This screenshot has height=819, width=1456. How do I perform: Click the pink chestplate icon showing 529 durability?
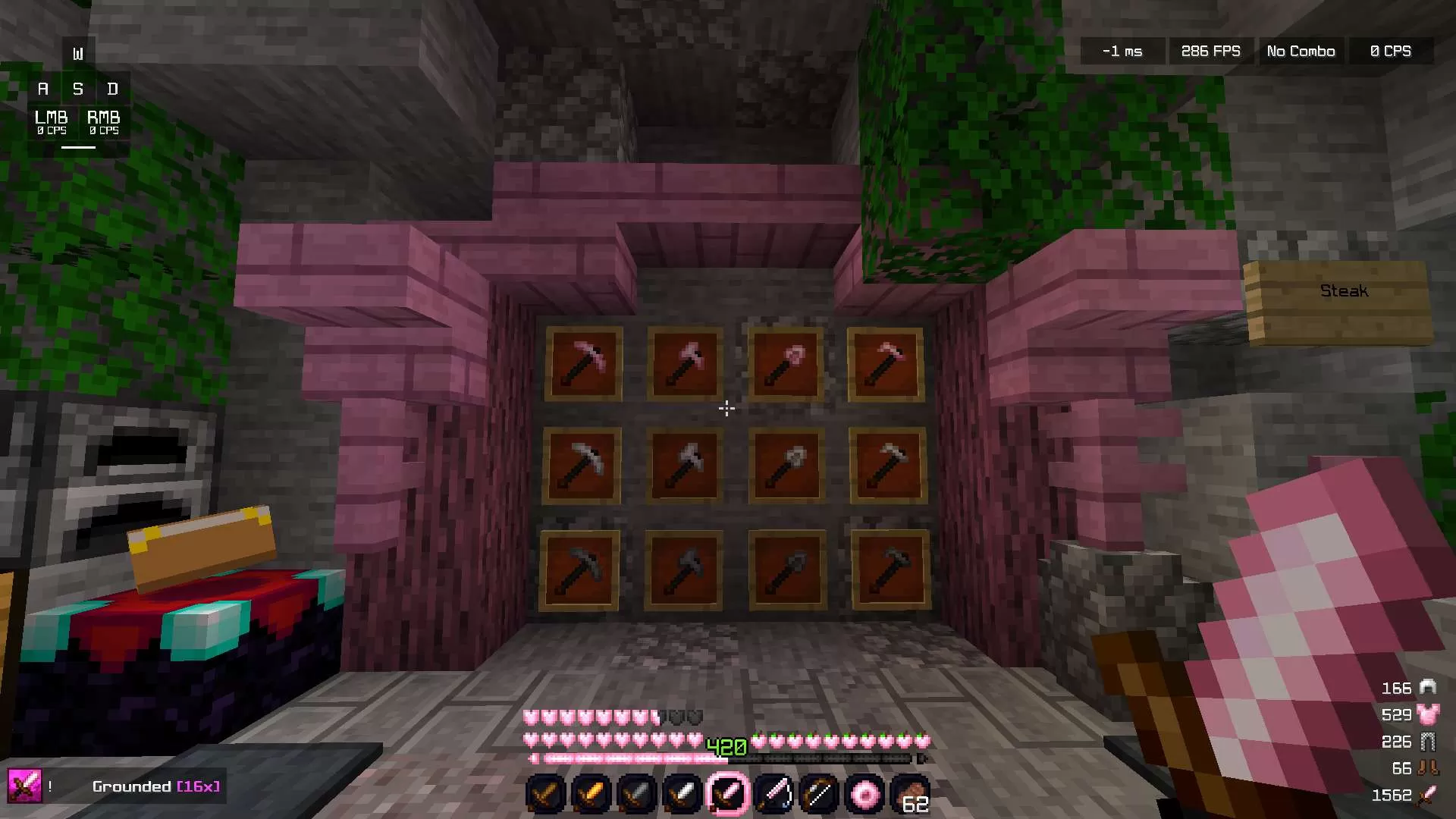pos(1429,714)
